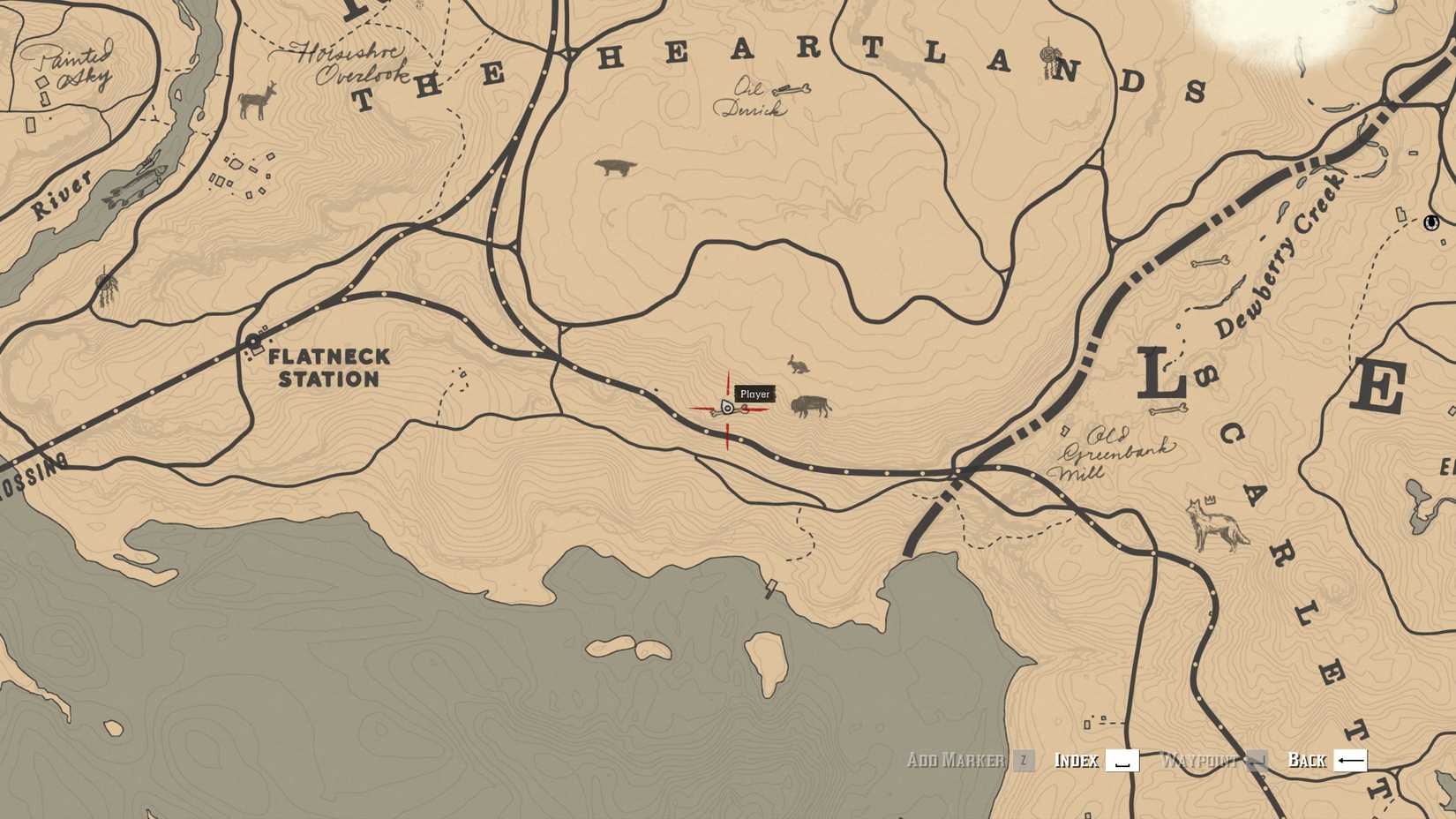The width and height of the screenshot is (1456, 819).
Task: Click the player arrow marker on the map
Action: [725, 409]
